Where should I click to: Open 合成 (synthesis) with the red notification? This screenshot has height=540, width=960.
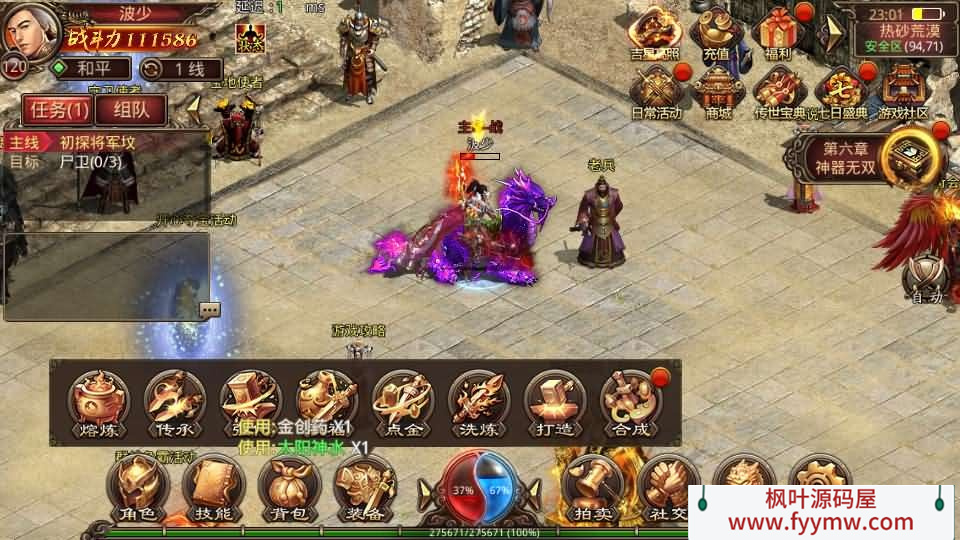pyautogui.click(x=630, y=402)
